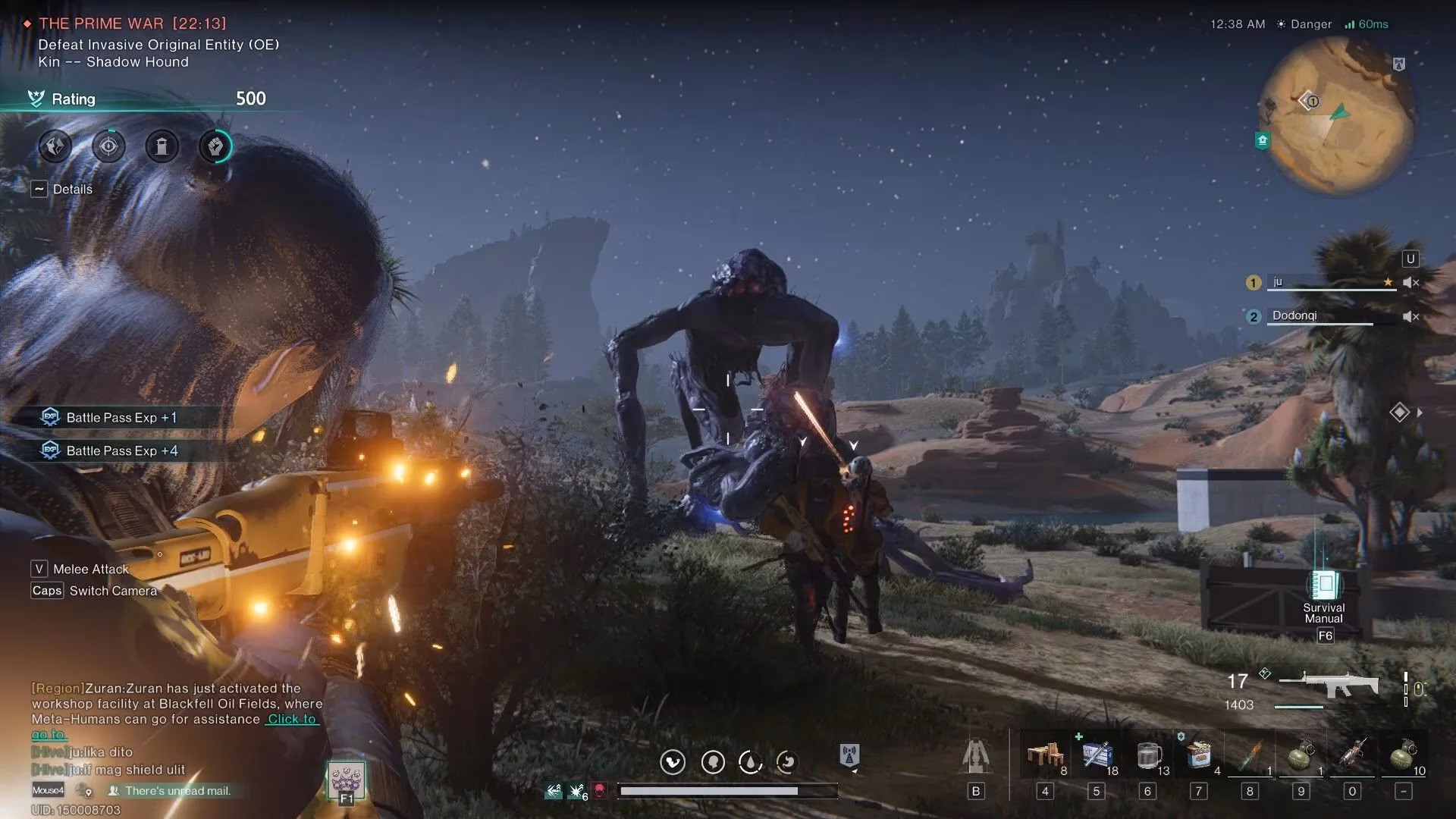Open the unread mail notification

171,790
